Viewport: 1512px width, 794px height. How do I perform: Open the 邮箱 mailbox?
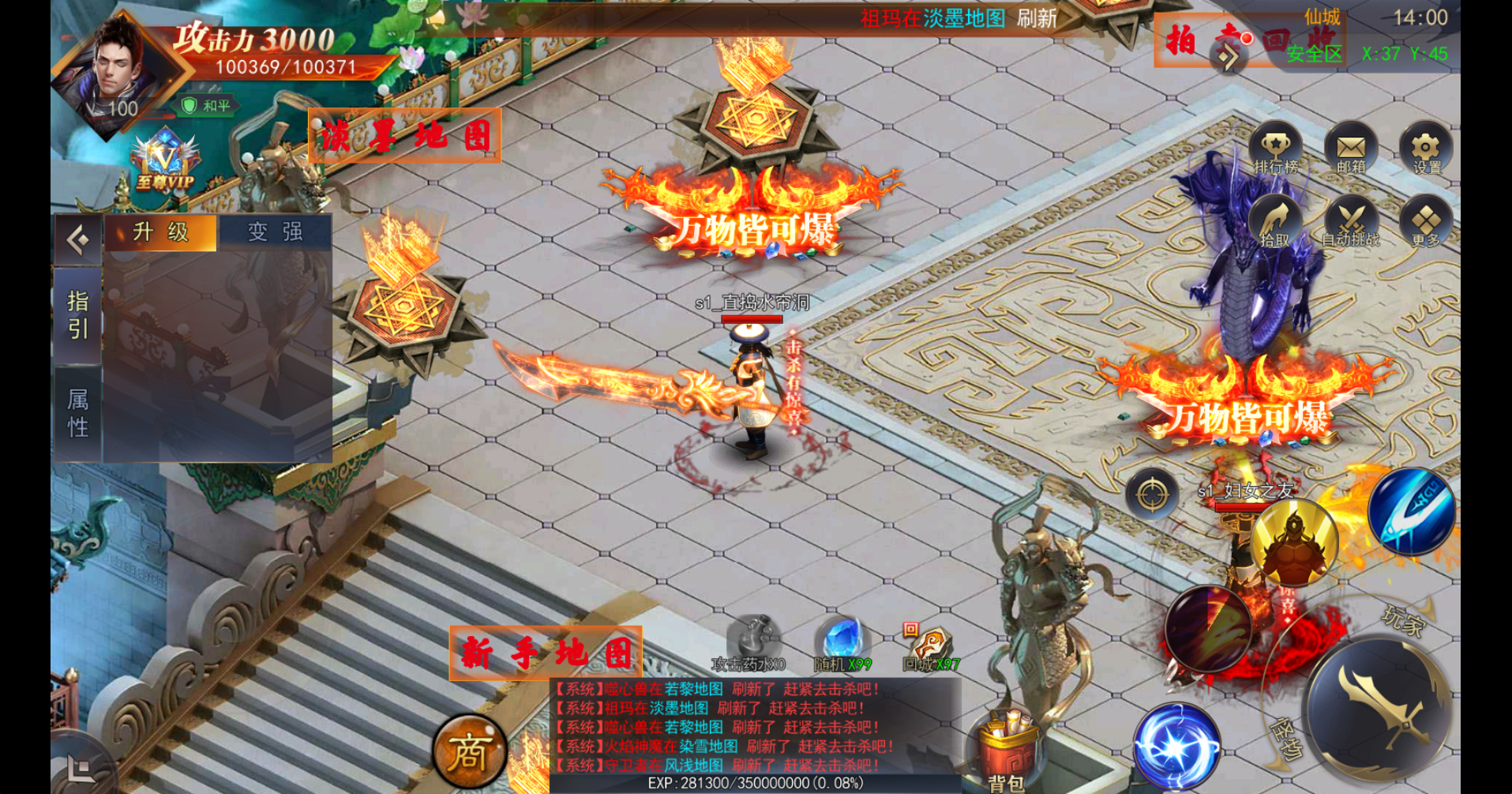(x=1352, y=146)
